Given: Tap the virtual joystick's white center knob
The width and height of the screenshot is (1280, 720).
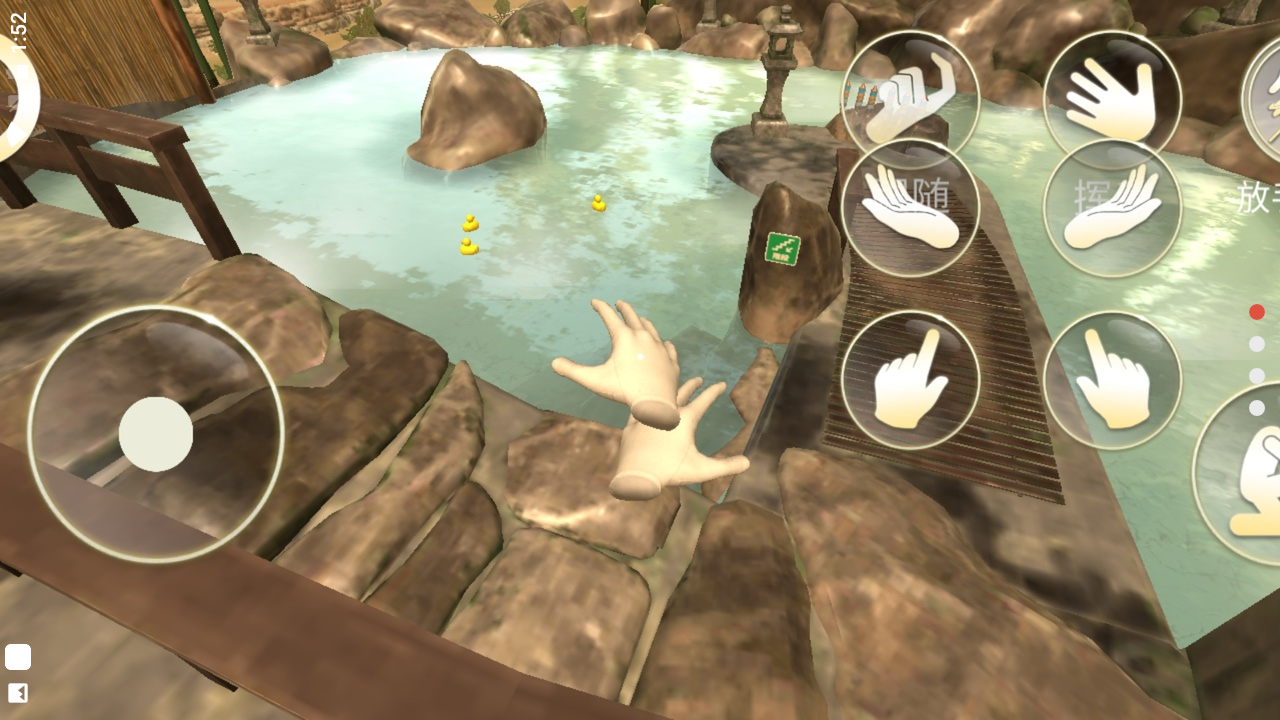Looking at the screenshot, I should [156, 434].
